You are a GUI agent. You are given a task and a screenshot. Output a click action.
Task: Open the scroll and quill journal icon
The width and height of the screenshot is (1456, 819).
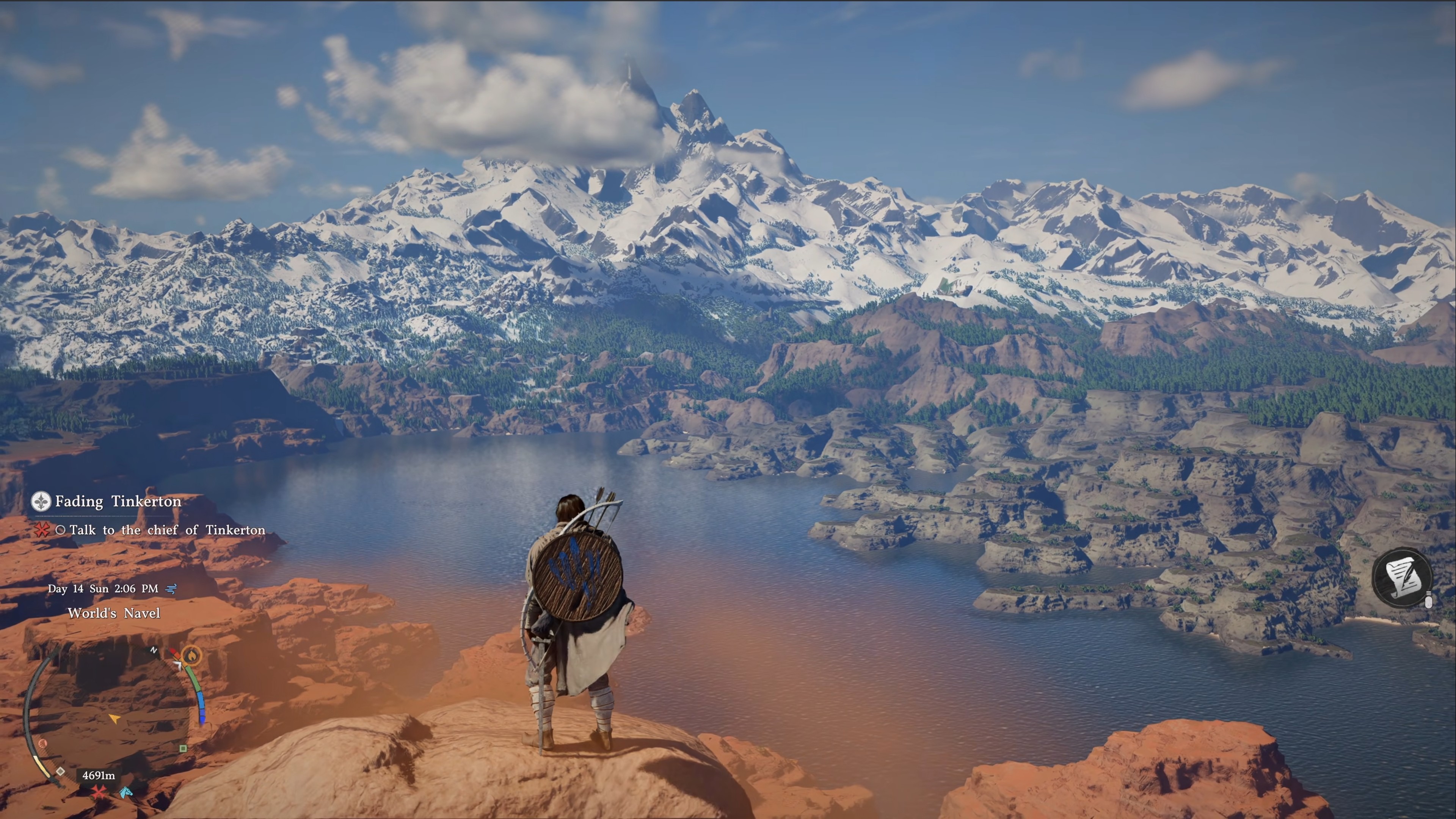(x=1402, y=577)
